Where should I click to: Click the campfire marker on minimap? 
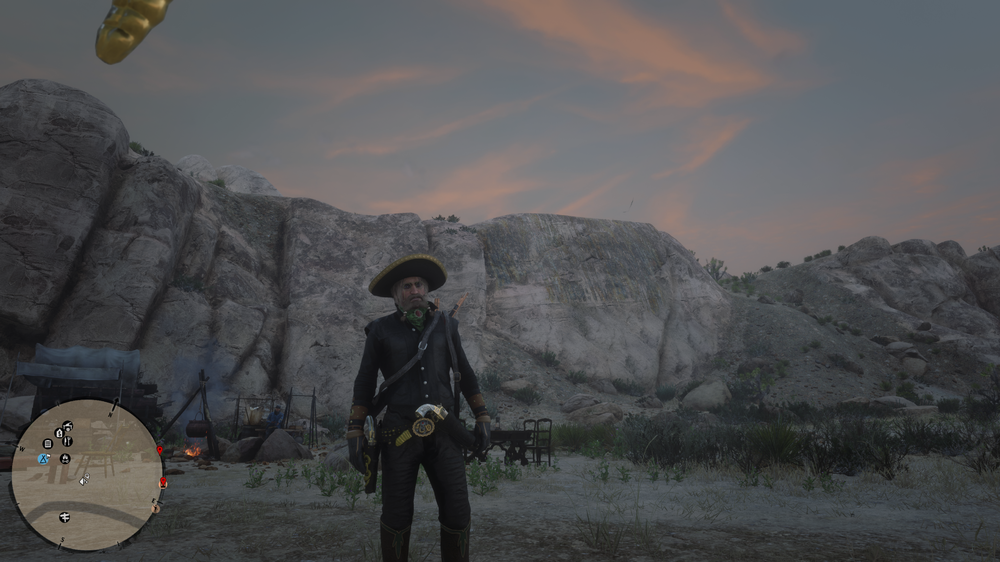(x=65, y=458)
